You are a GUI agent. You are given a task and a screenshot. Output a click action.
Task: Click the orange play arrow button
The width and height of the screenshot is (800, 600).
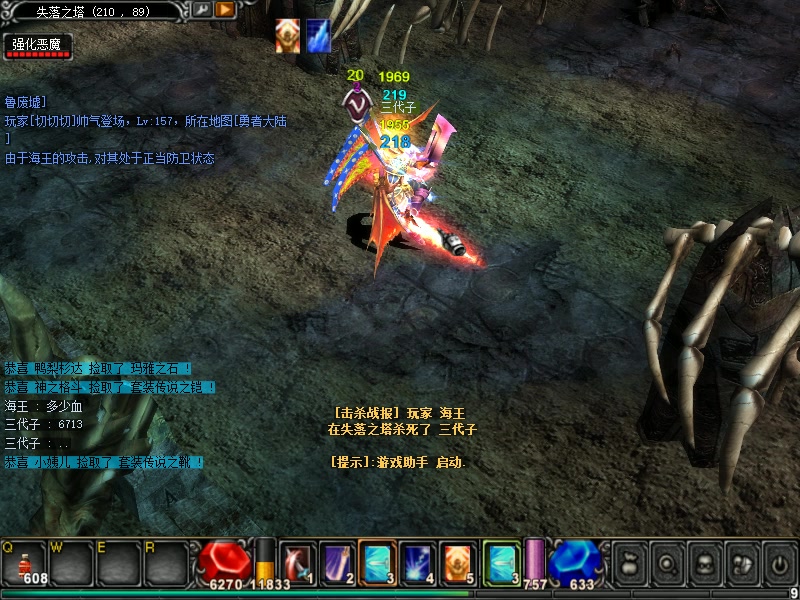click(225, 10)
